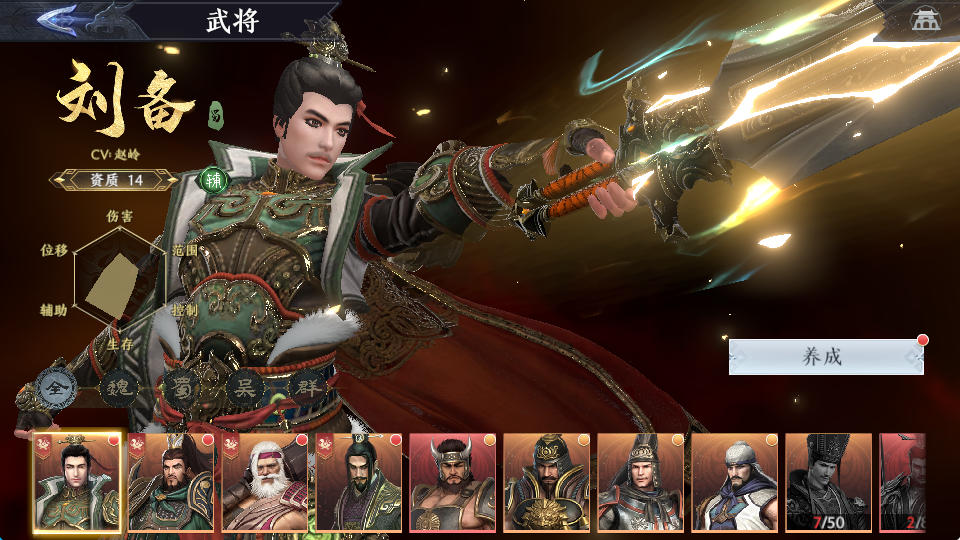
Task: Filter heroes by the 魏 faction
Action: (x=116, y=387)
